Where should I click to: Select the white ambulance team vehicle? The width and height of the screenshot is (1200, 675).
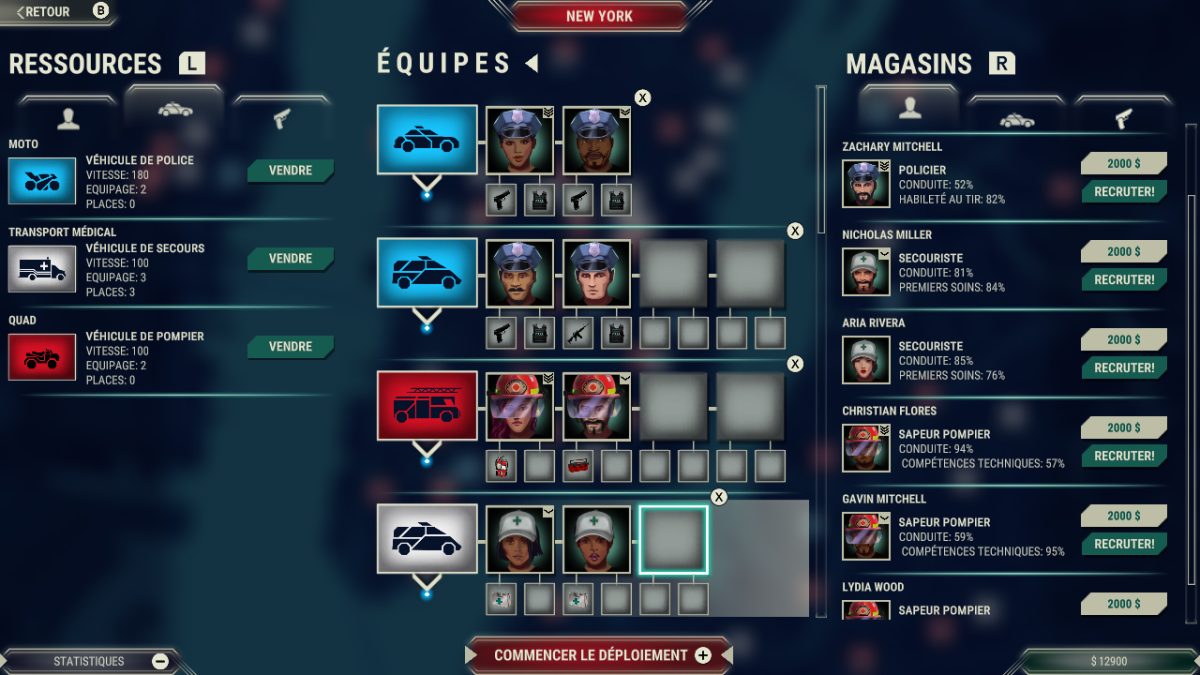click(426, 538)
